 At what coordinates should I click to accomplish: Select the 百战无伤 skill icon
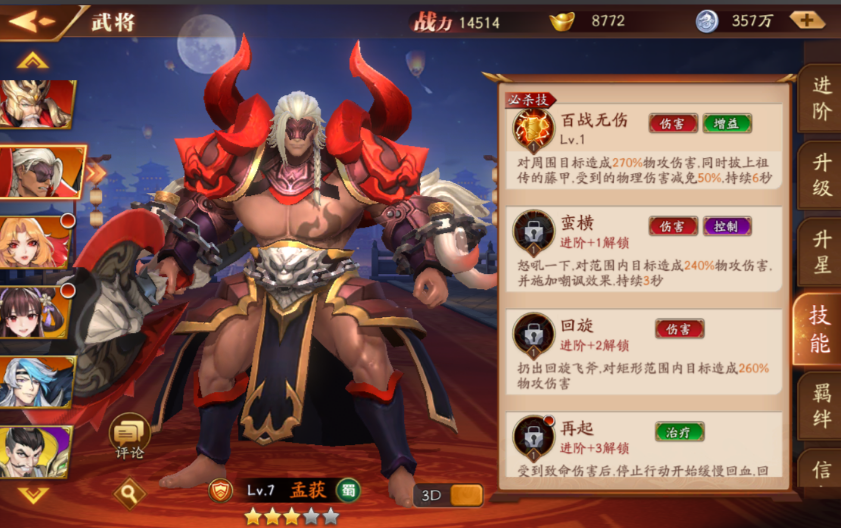(533, 130)
